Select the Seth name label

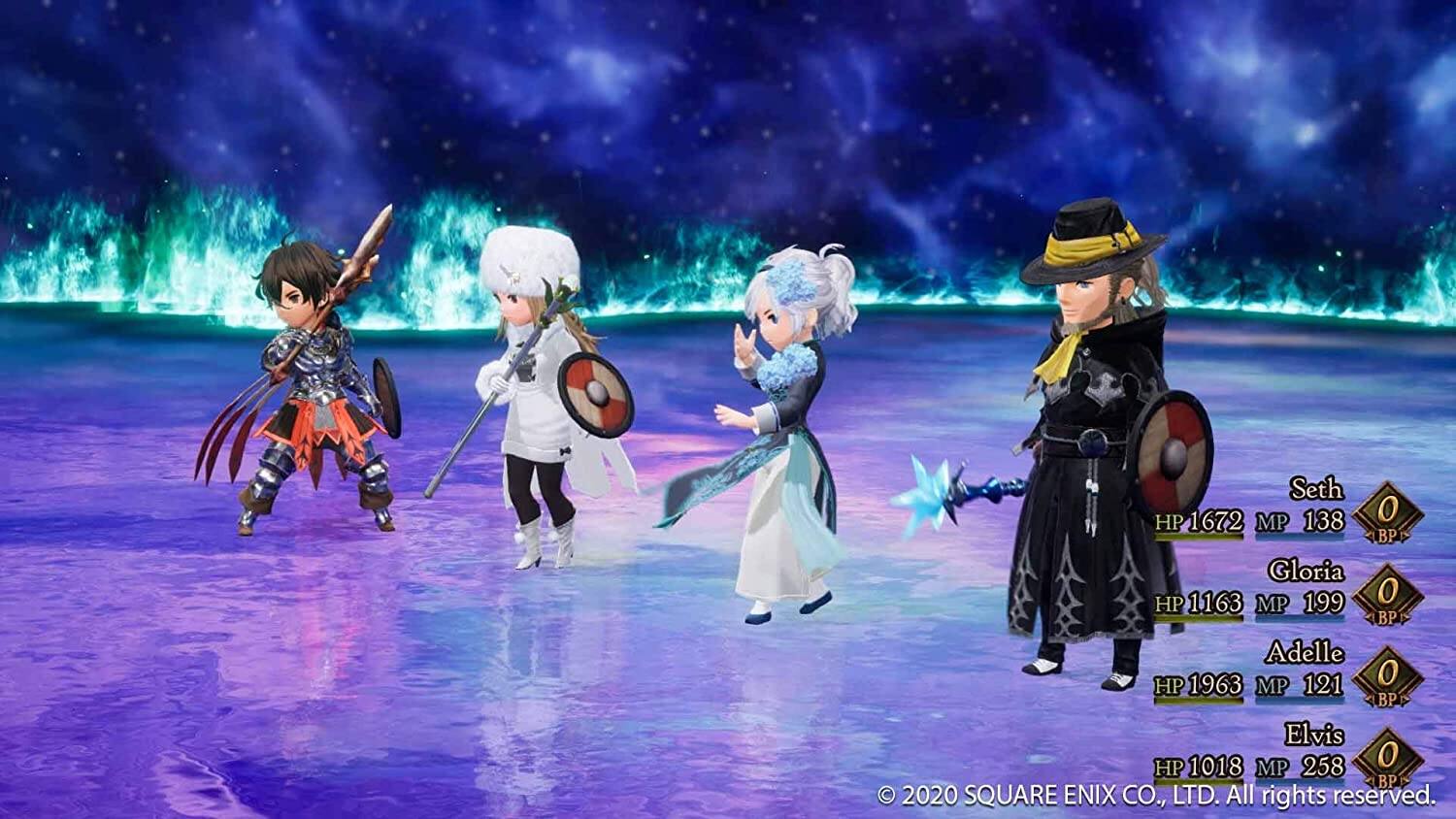coord(1315,491)
